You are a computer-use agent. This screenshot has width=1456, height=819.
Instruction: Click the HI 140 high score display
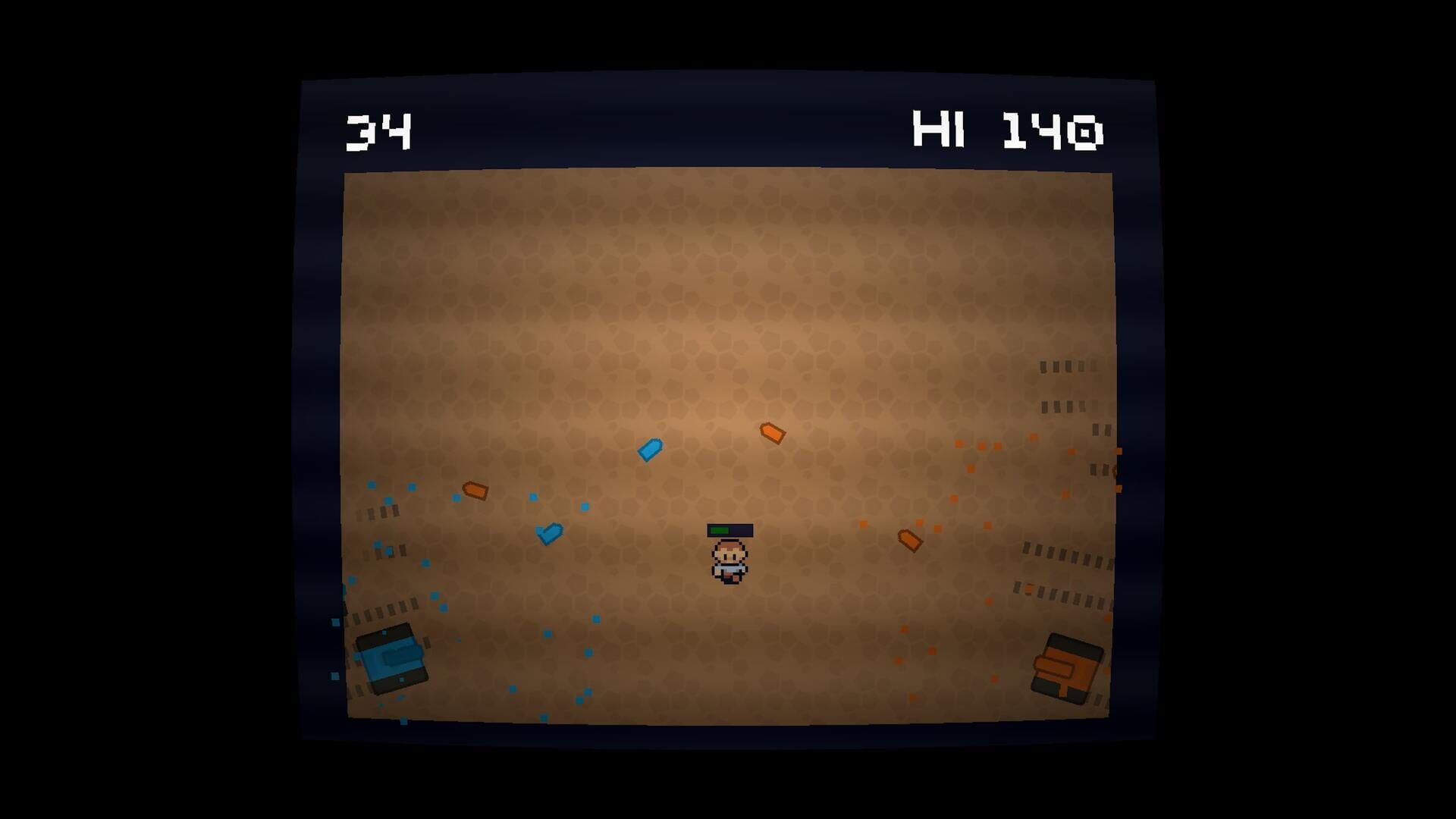1009,130
